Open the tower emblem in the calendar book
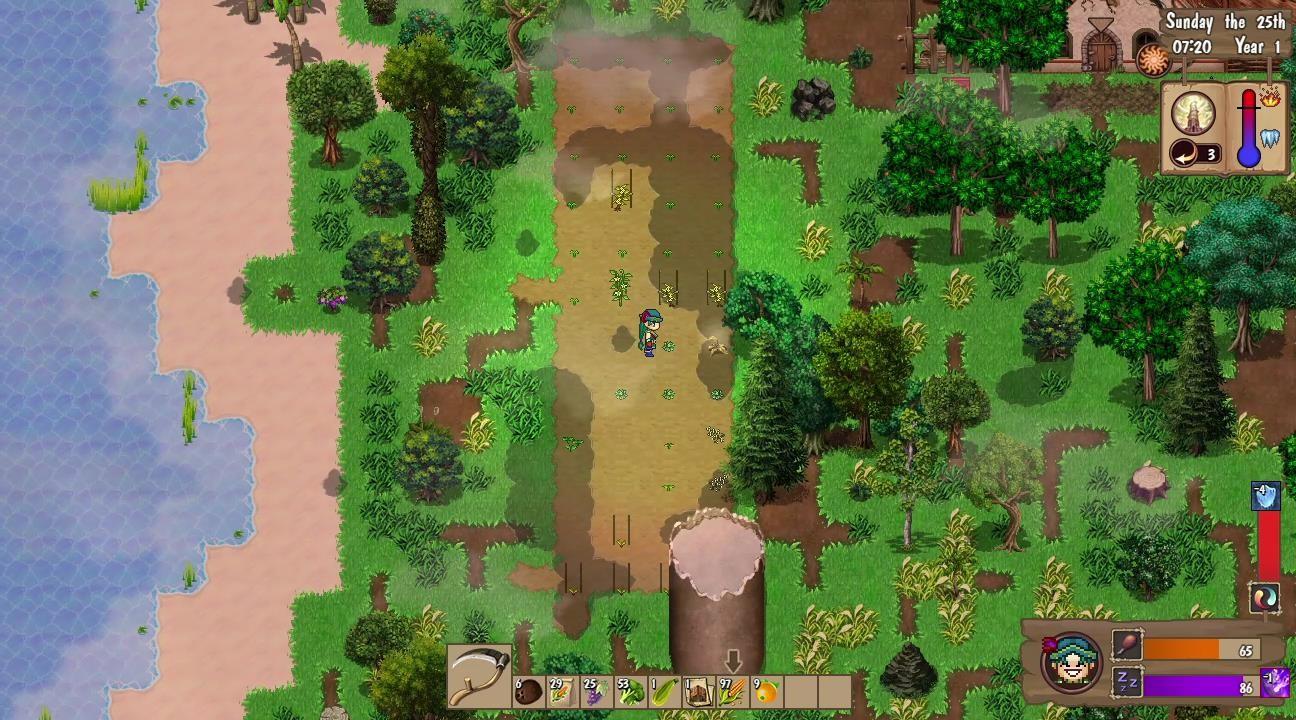1296x720 pixels. pyautogui.click(x=1193, y=112)
